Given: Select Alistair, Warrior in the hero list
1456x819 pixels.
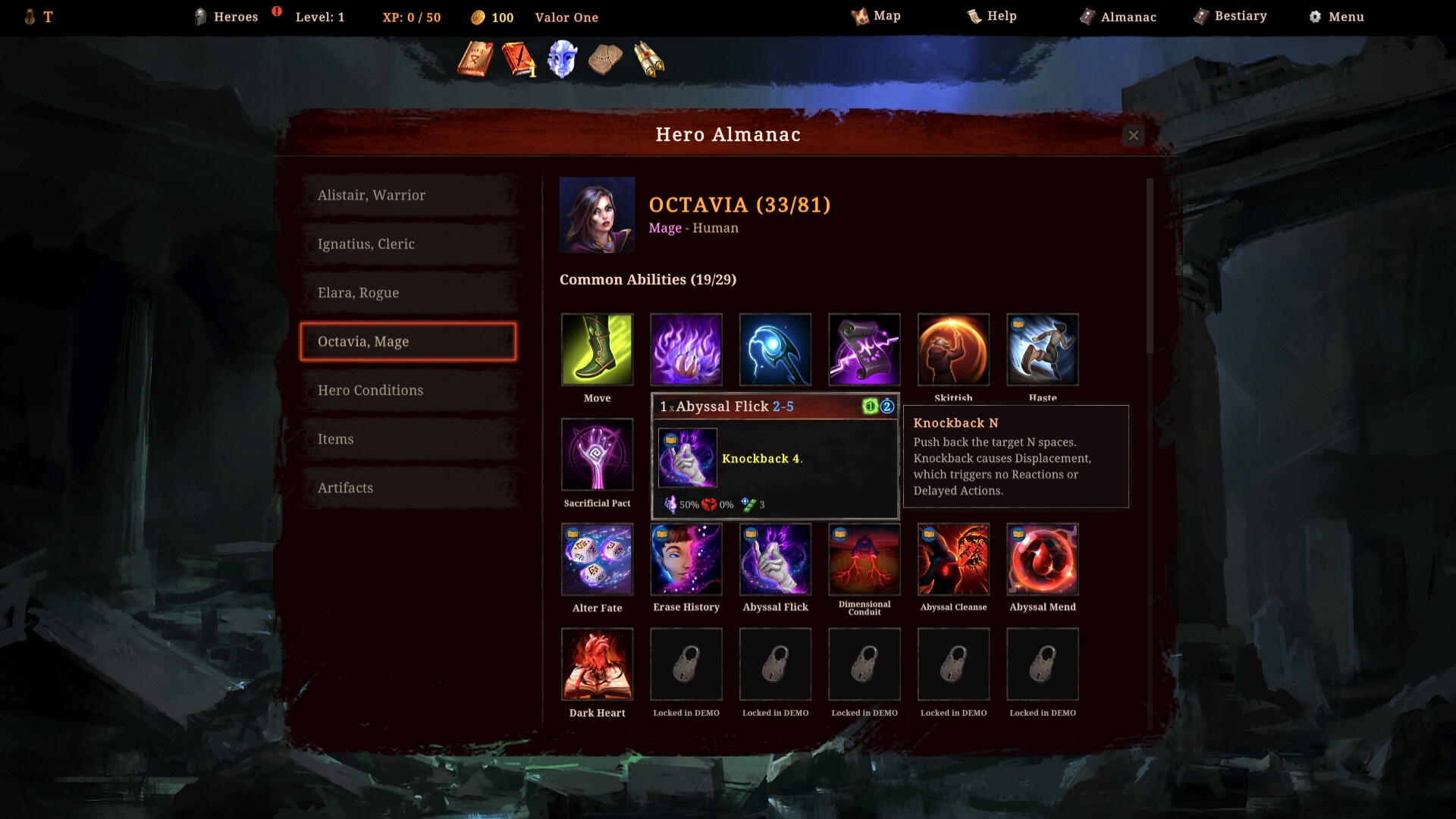Looking at the screenshot, I should tap(408, 196).
